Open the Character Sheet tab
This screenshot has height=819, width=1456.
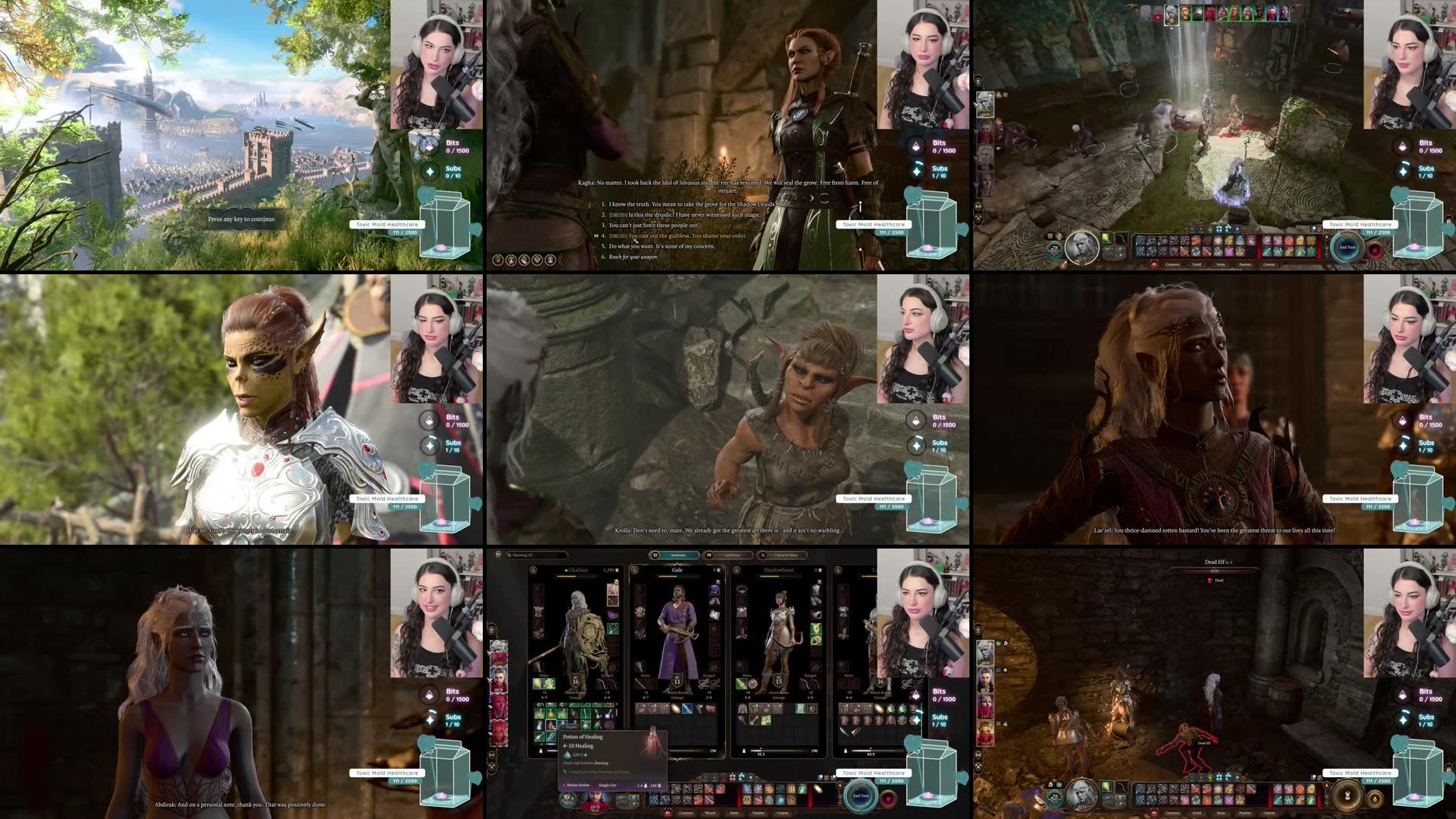pos(786,555)
